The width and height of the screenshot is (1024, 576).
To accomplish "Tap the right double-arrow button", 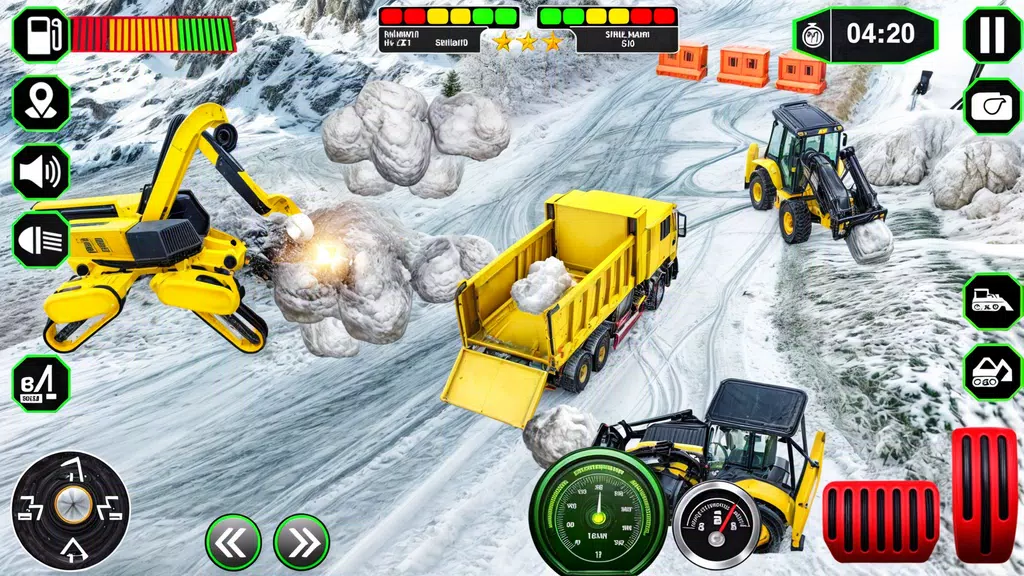I will click(301, 542).
